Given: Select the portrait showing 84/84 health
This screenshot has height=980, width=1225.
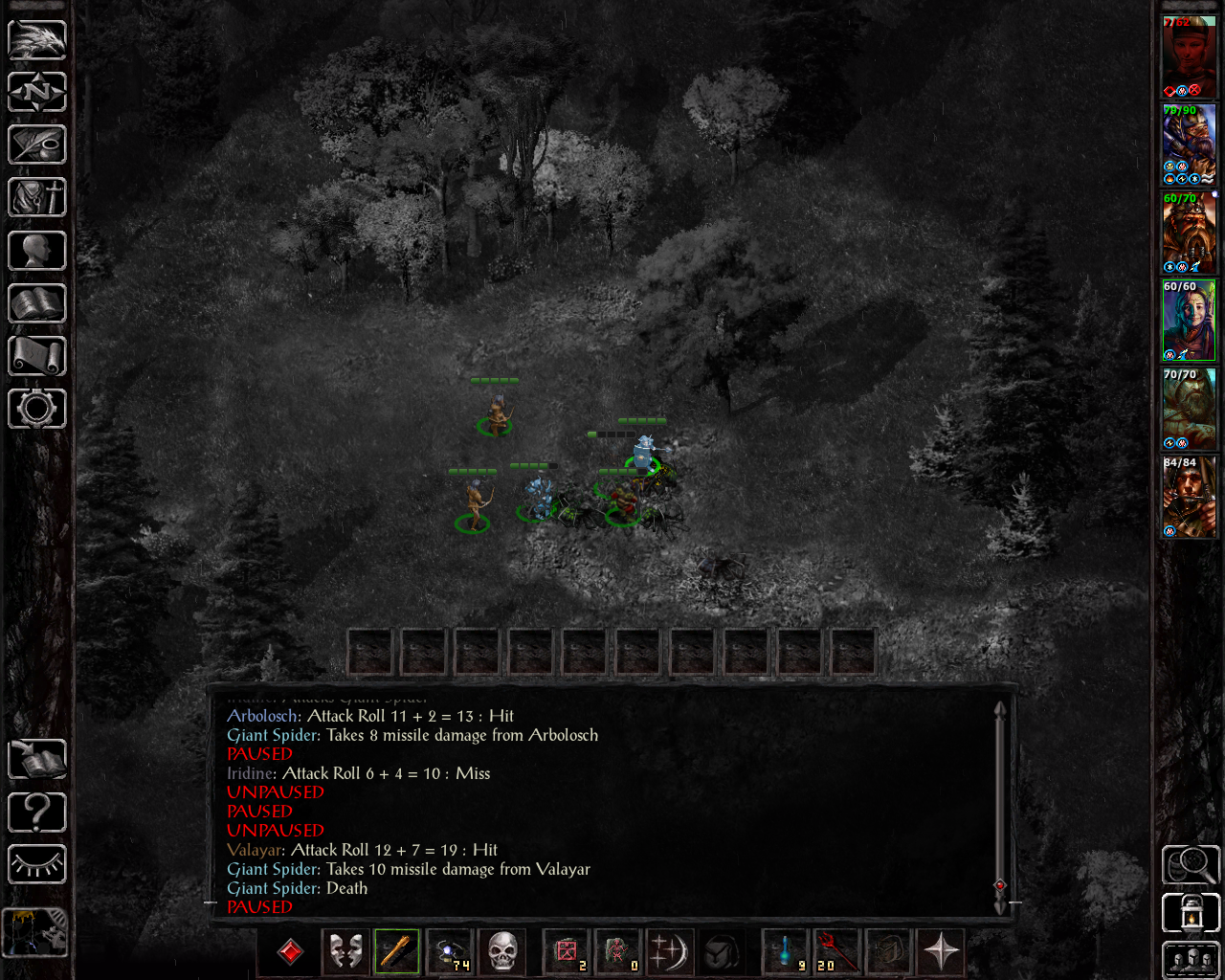Looking at the screenshot, I should [1189, 498].
